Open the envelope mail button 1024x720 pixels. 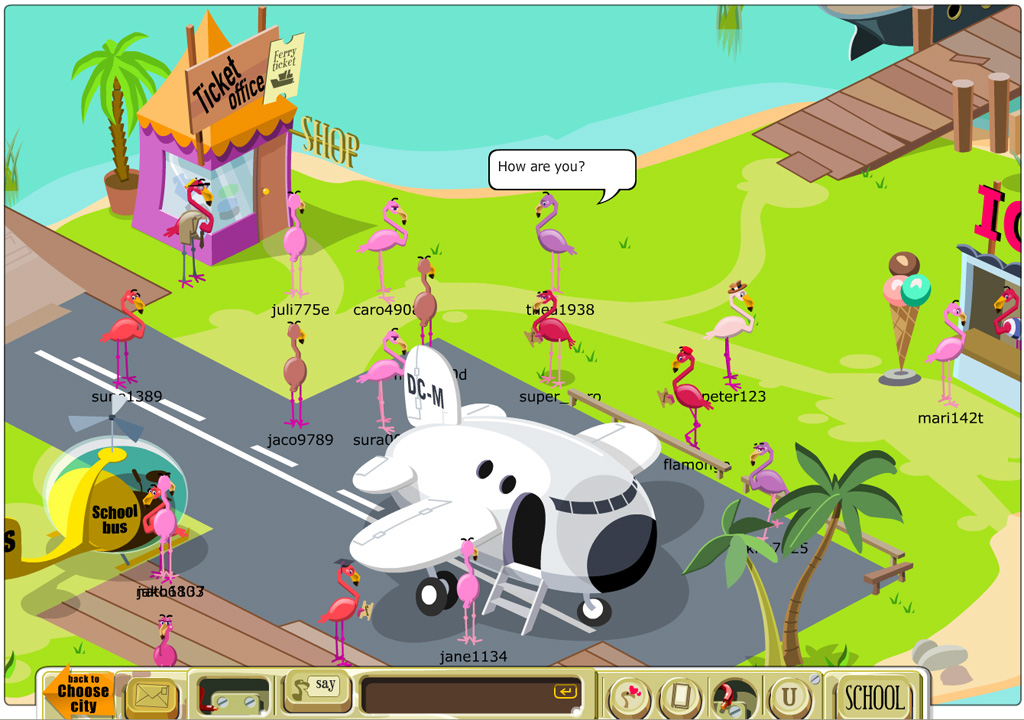pos(152,697)
